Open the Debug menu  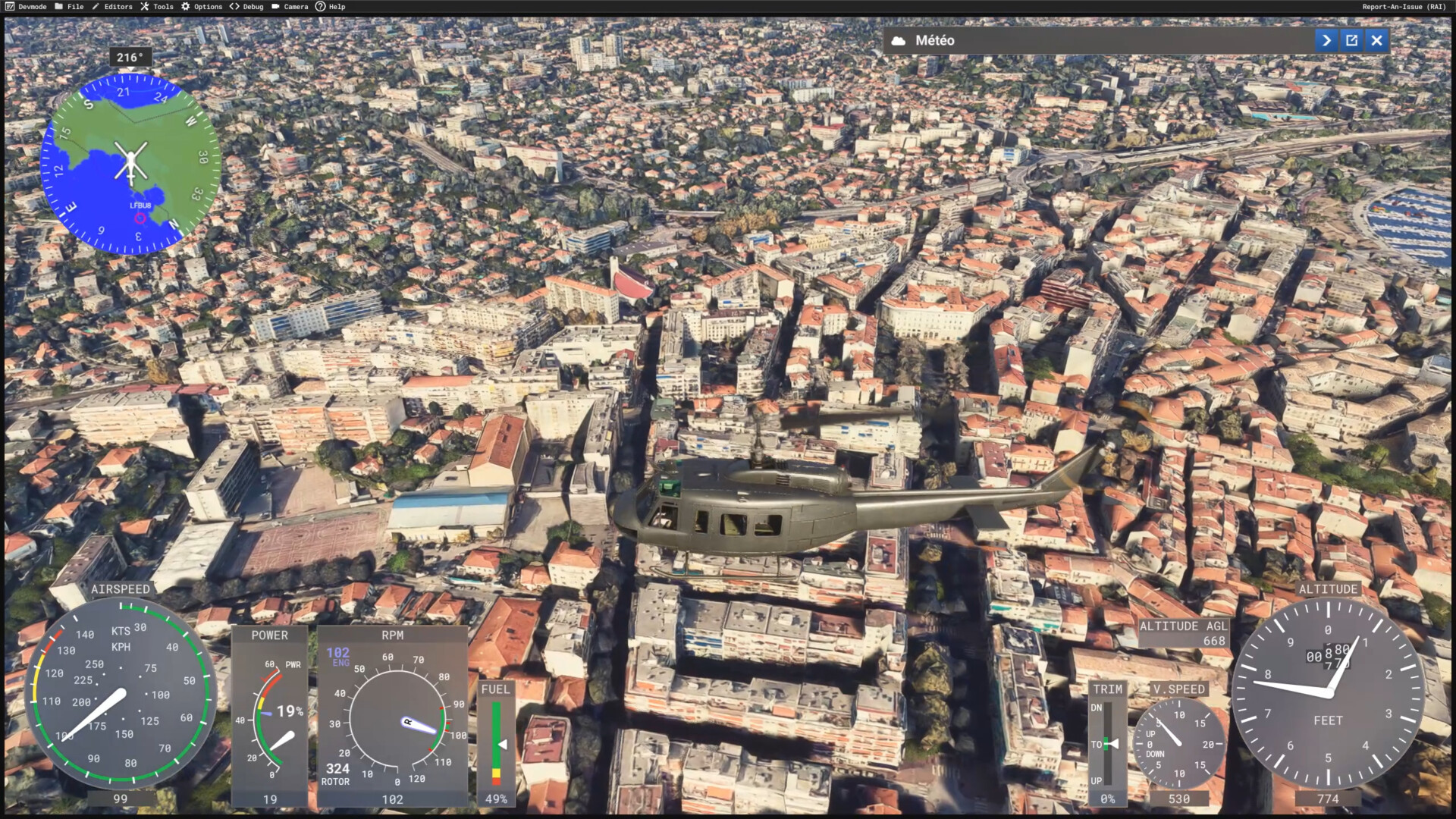coord(246,7)
